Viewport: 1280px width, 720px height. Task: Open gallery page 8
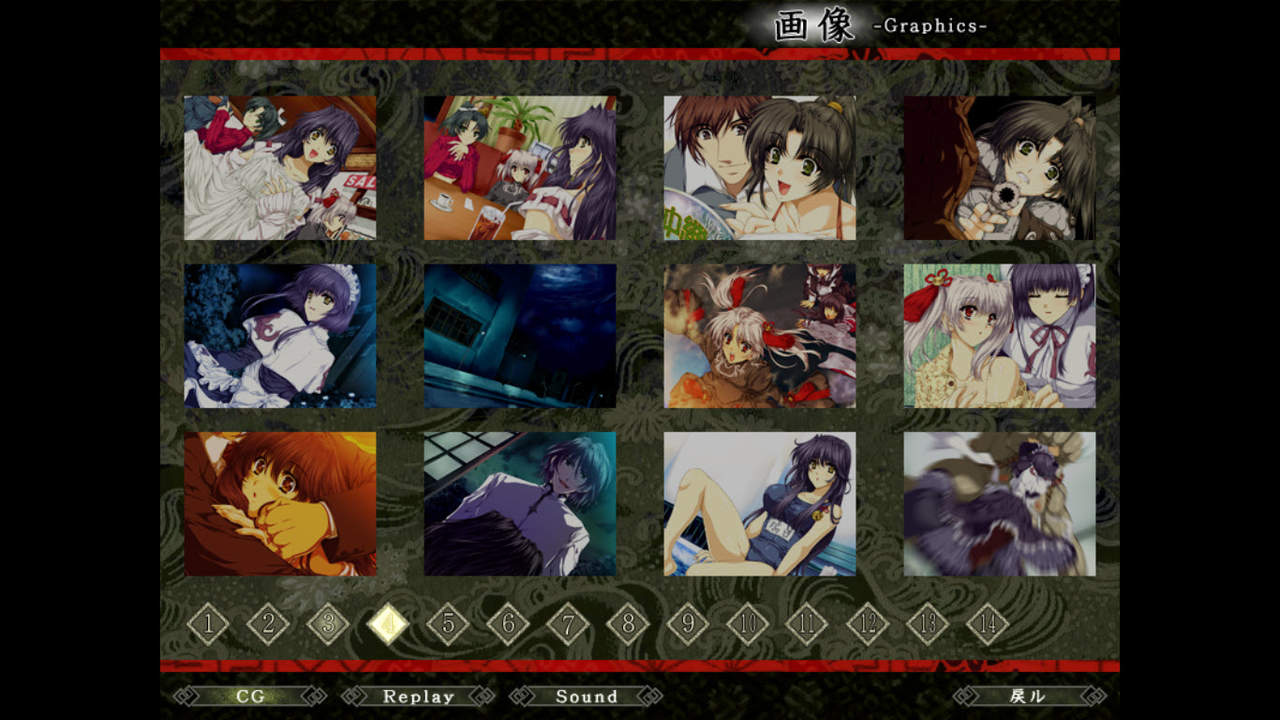(628, 625)
